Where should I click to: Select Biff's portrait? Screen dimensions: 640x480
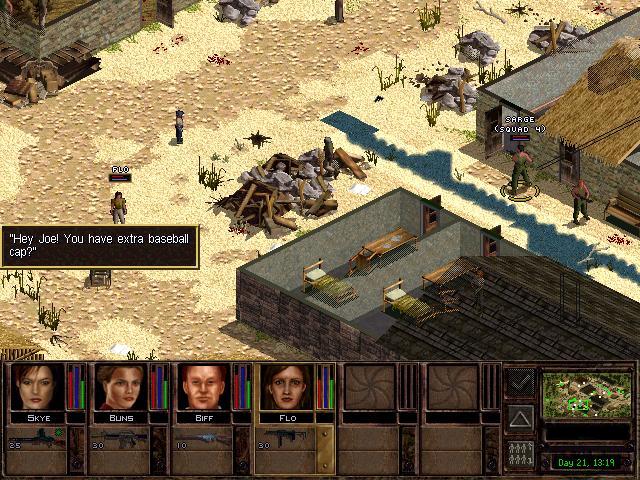click(x=205, y=386)
